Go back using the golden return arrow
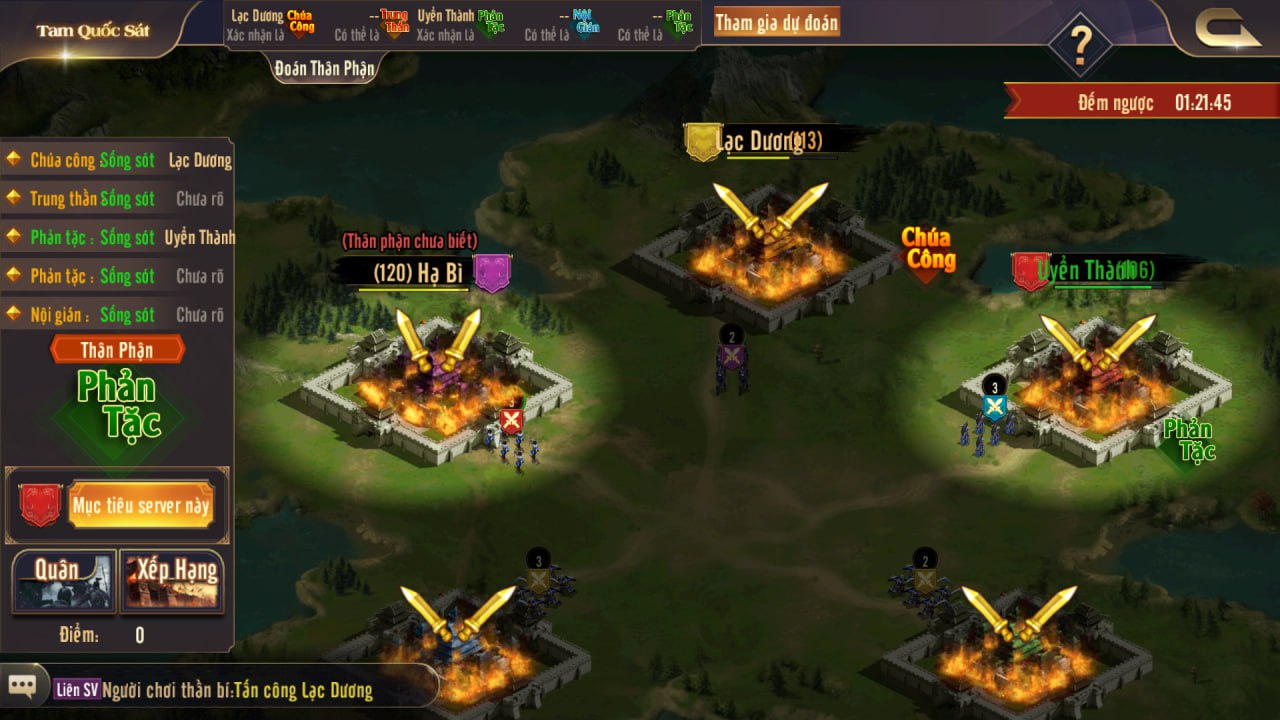This screenshot has width=1280, height=720. click(1227, 28)
